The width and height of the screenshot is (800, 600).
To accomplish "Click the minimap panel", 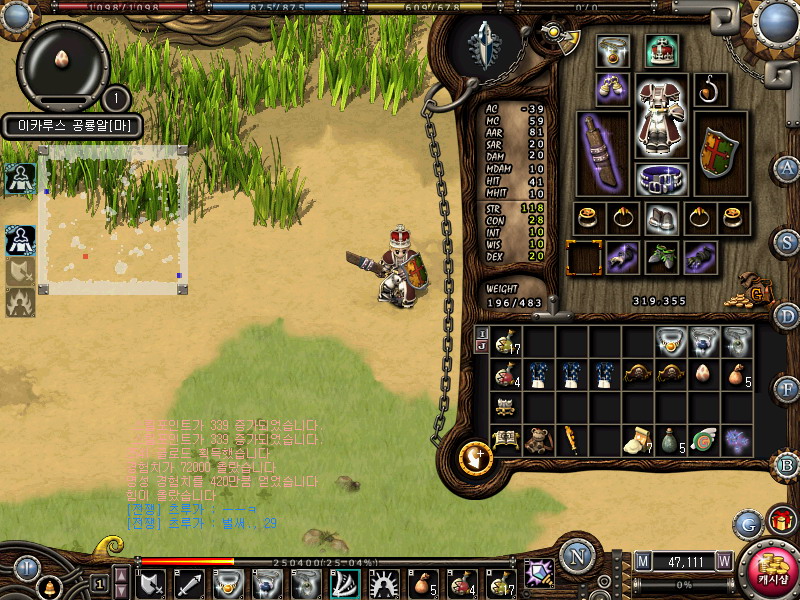I will [113, 220].
